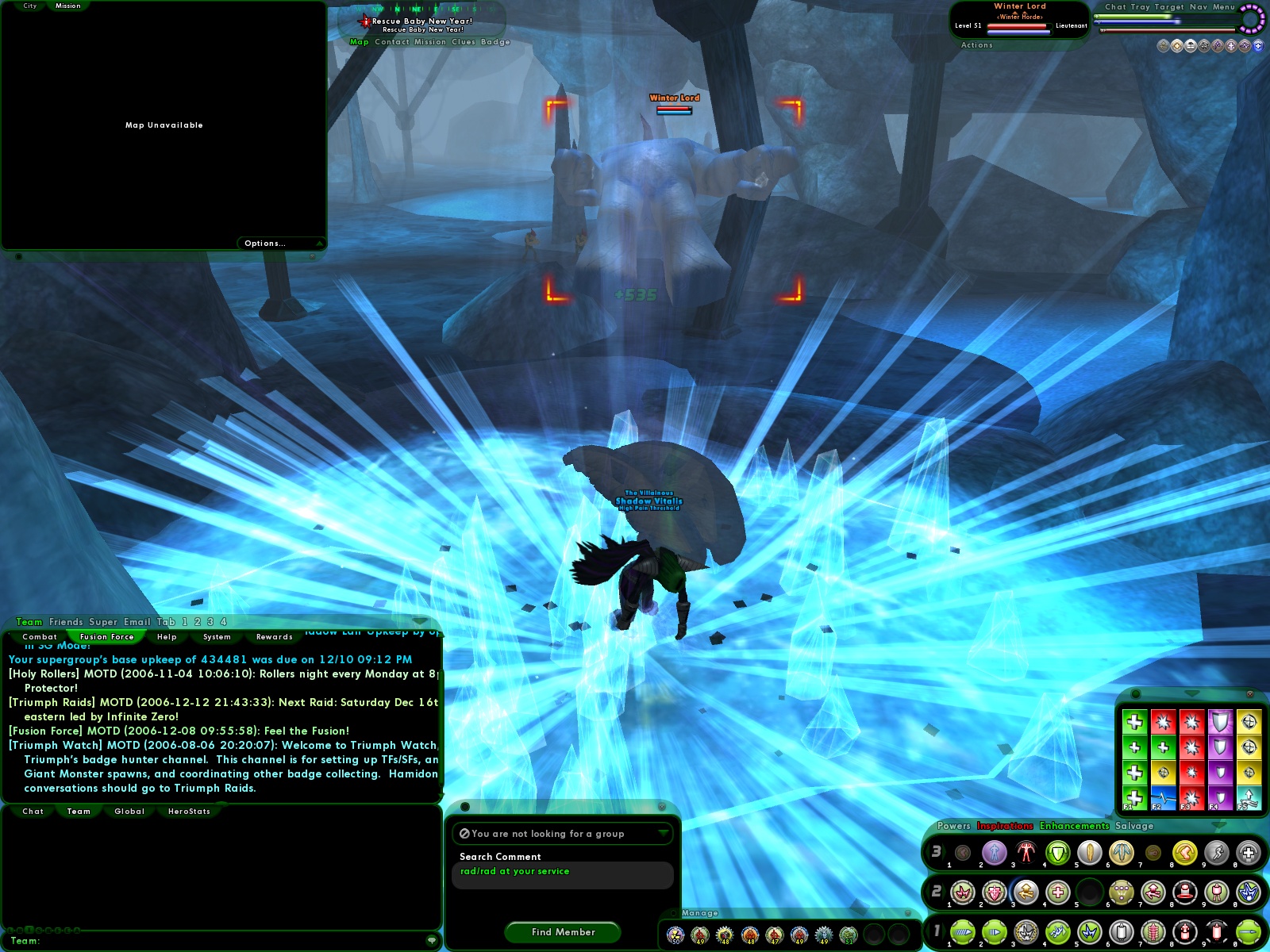Open the looking-for-group status dropdown
Image resolution: width=1270 pixels, height=952 pixels.
tap(664, 834)
